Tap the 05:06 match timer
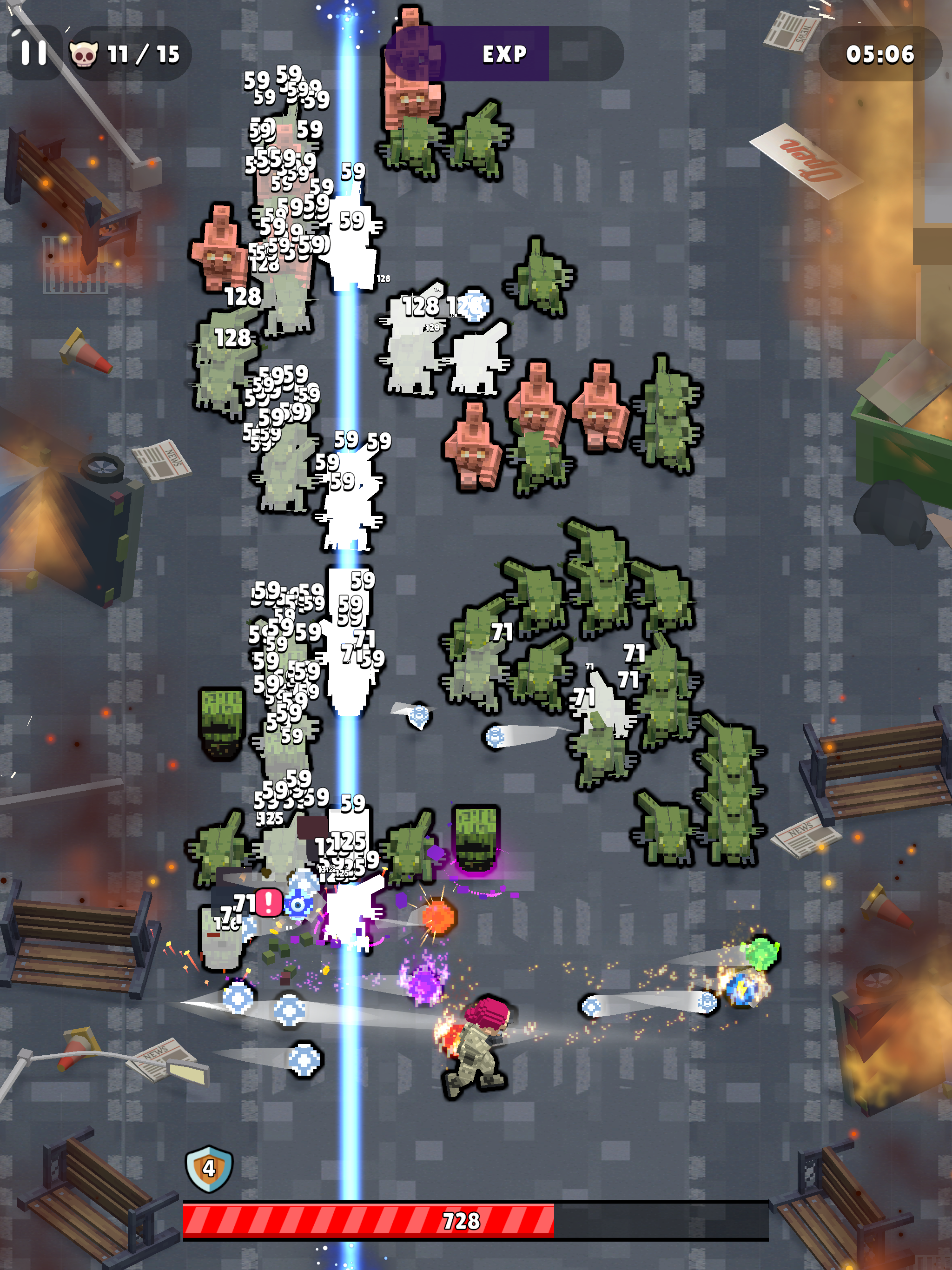Screen dimensions: 952x1270 [x=881, y=54]
